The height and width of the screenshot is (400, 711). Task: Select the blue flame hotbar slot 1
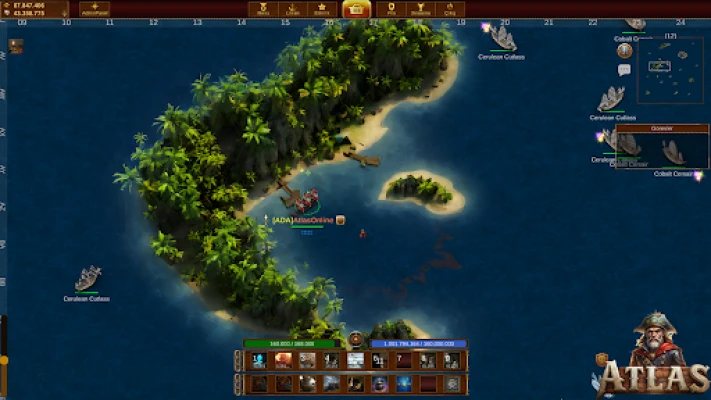click(259, 360)
